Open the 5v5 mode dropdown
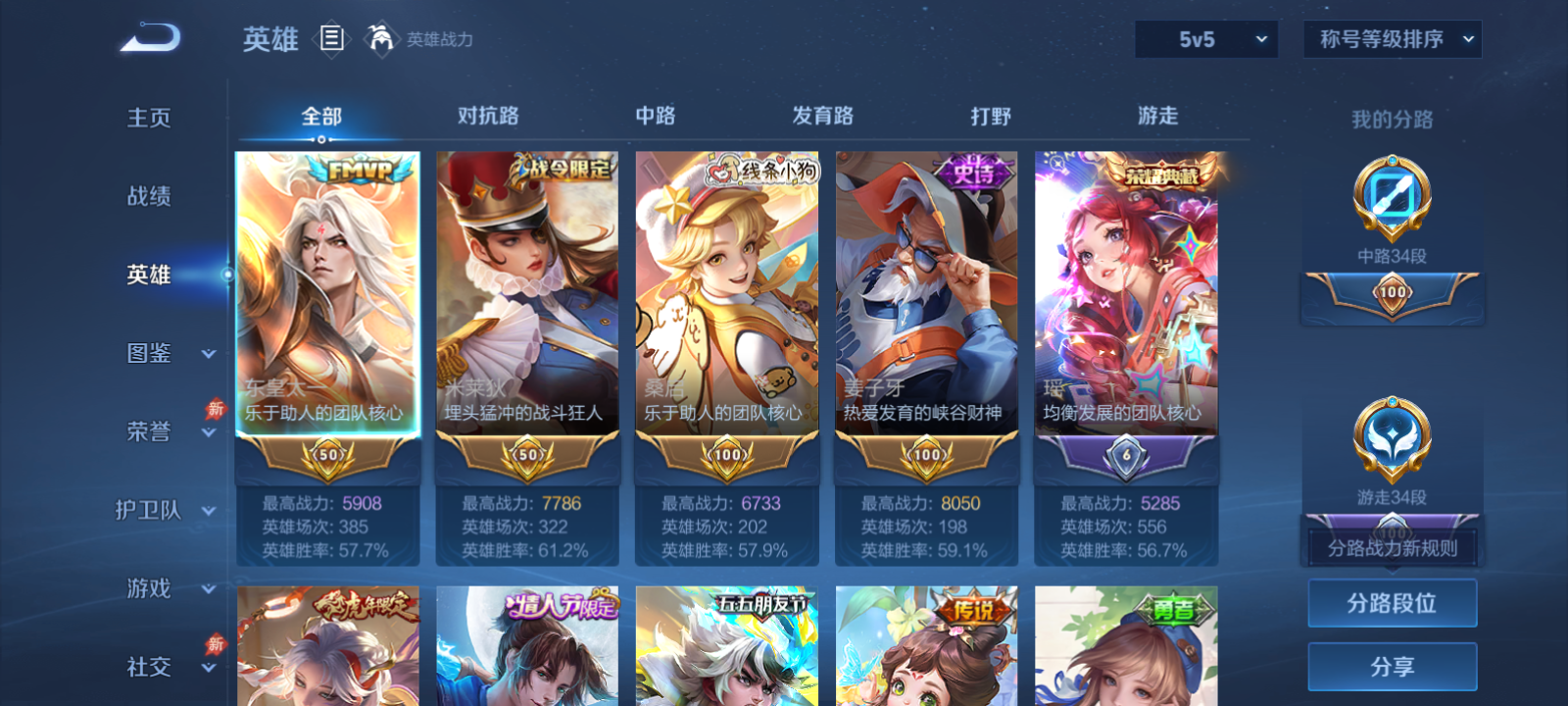Viewport: 1568px width, 706px height. tap(1206, 39)
